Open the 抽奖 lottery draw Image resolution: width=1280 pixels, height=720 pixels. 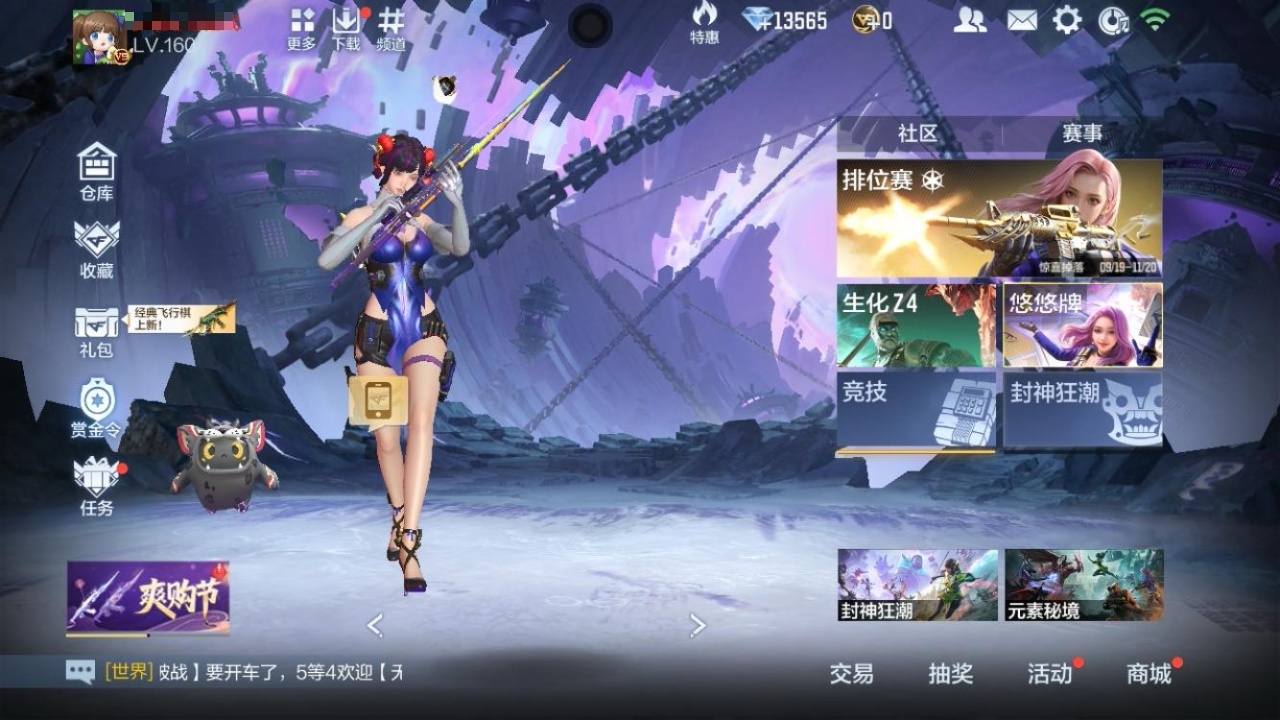[x=950, y=674]
